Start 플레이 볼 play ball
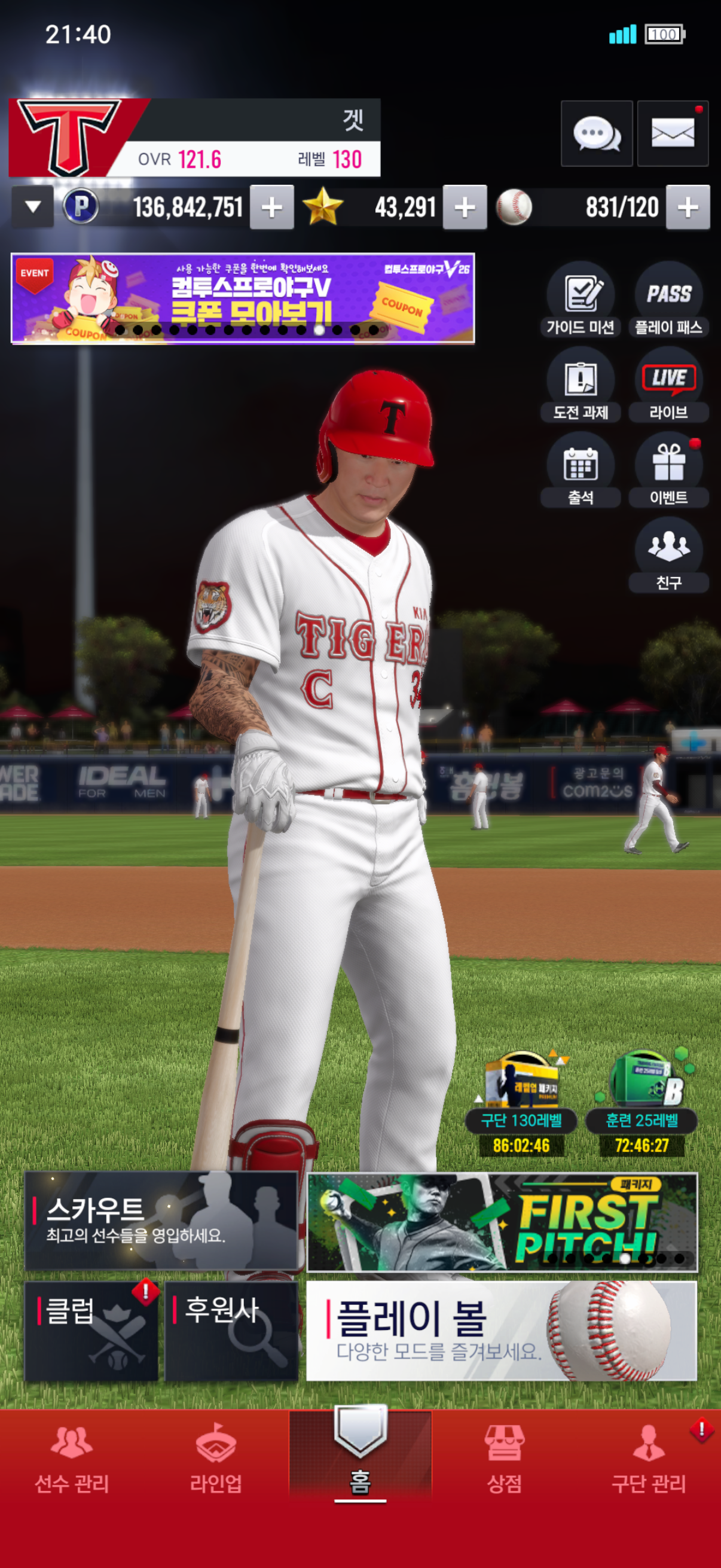The height and width of the screenshot is (1568, 721). click(502, 1331)
